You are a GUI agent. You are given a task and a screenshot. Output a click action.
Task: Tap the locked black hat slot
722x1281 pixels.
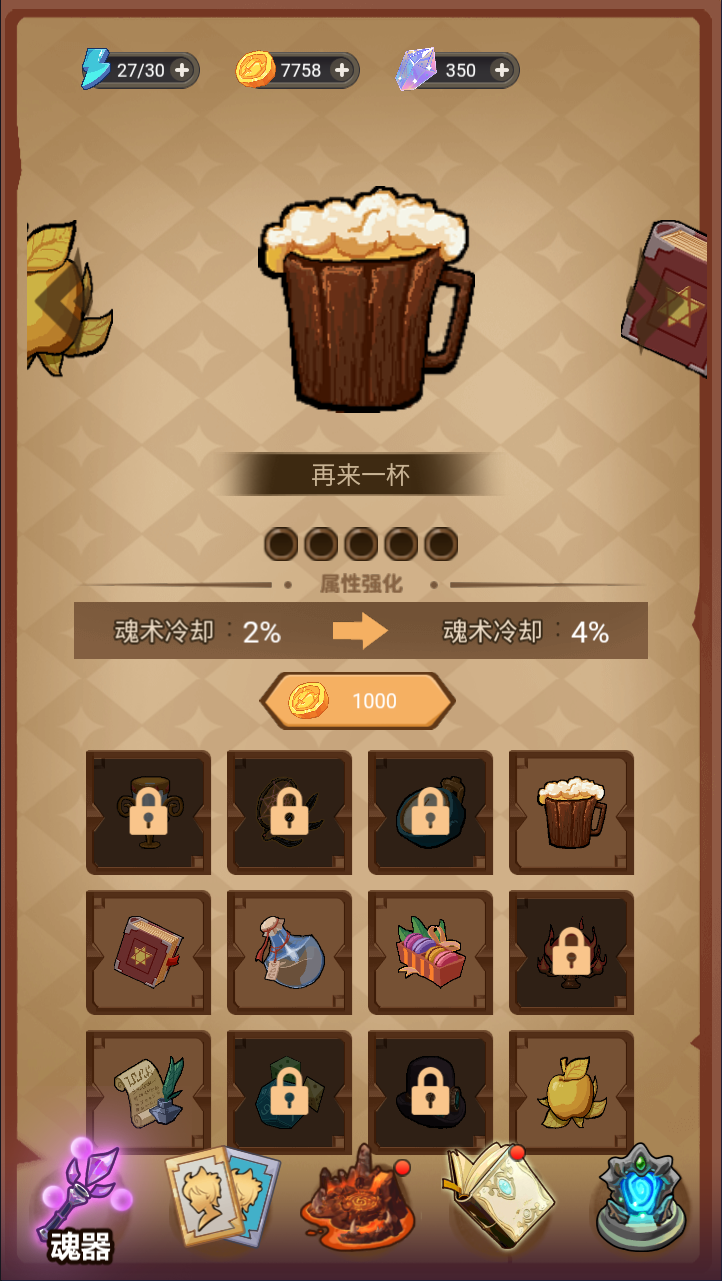[430, 1091]
